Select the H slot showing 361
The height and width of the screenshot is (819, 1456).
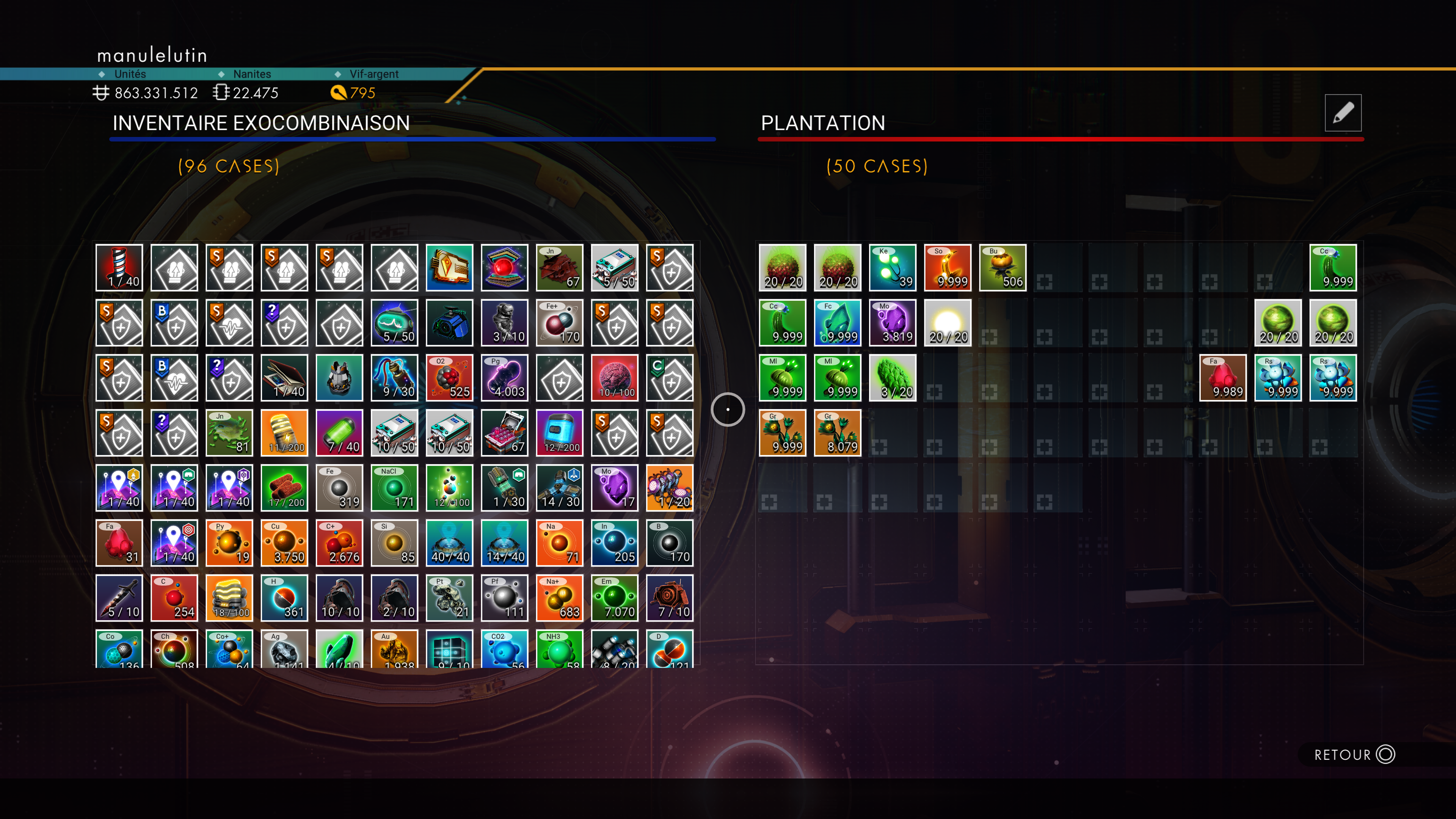pos(284,598)
